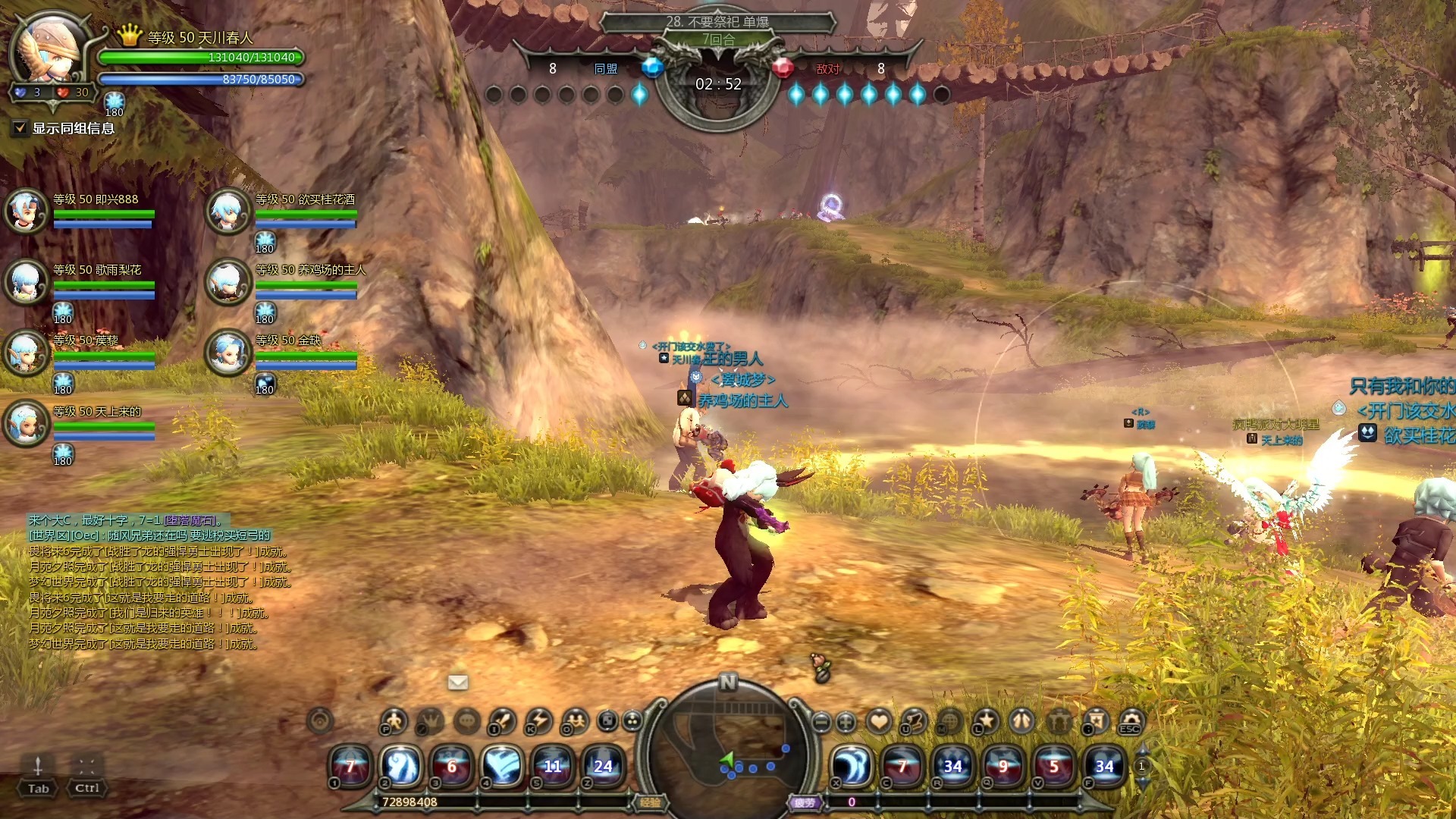Activate the blue claw slash skill in slot 4
The width and height of the screenshot is (1456, 819).
[502, 766]
